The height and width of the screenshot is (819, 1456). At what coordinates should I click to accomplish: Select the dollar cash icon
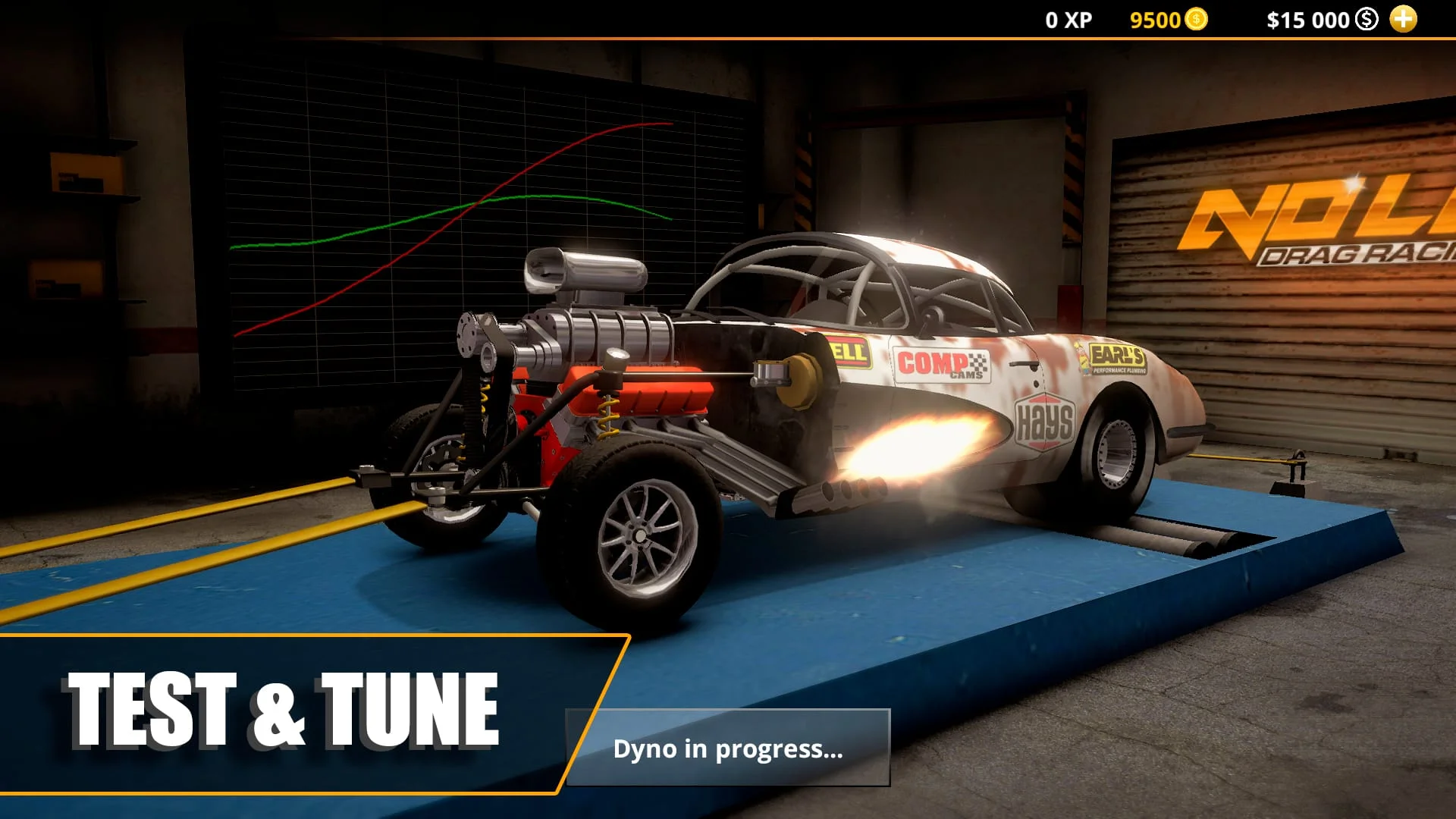click(x=1365, y=19)
